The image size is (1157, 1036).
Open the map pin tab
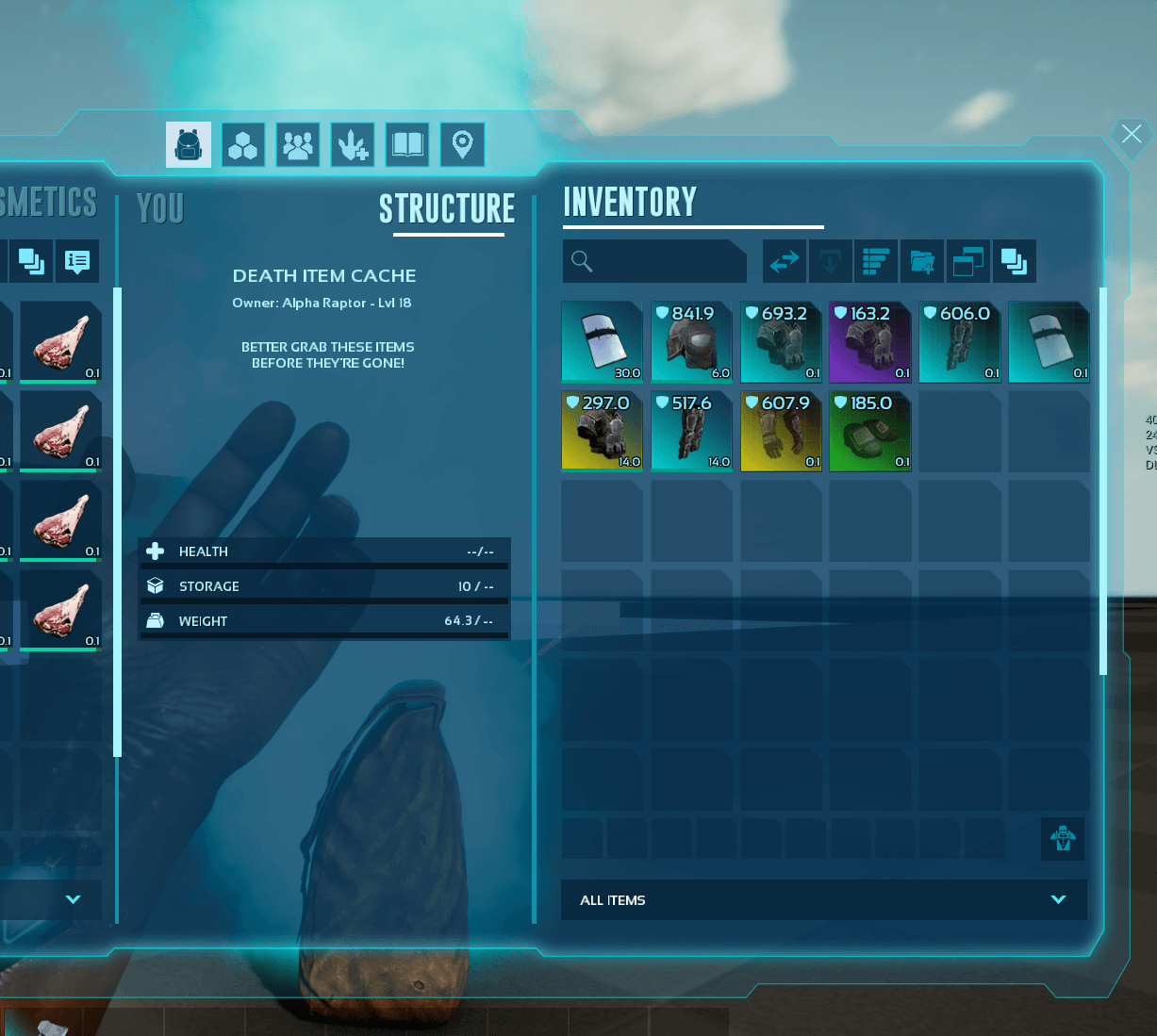pyautogui.click(x=462, y=145)
